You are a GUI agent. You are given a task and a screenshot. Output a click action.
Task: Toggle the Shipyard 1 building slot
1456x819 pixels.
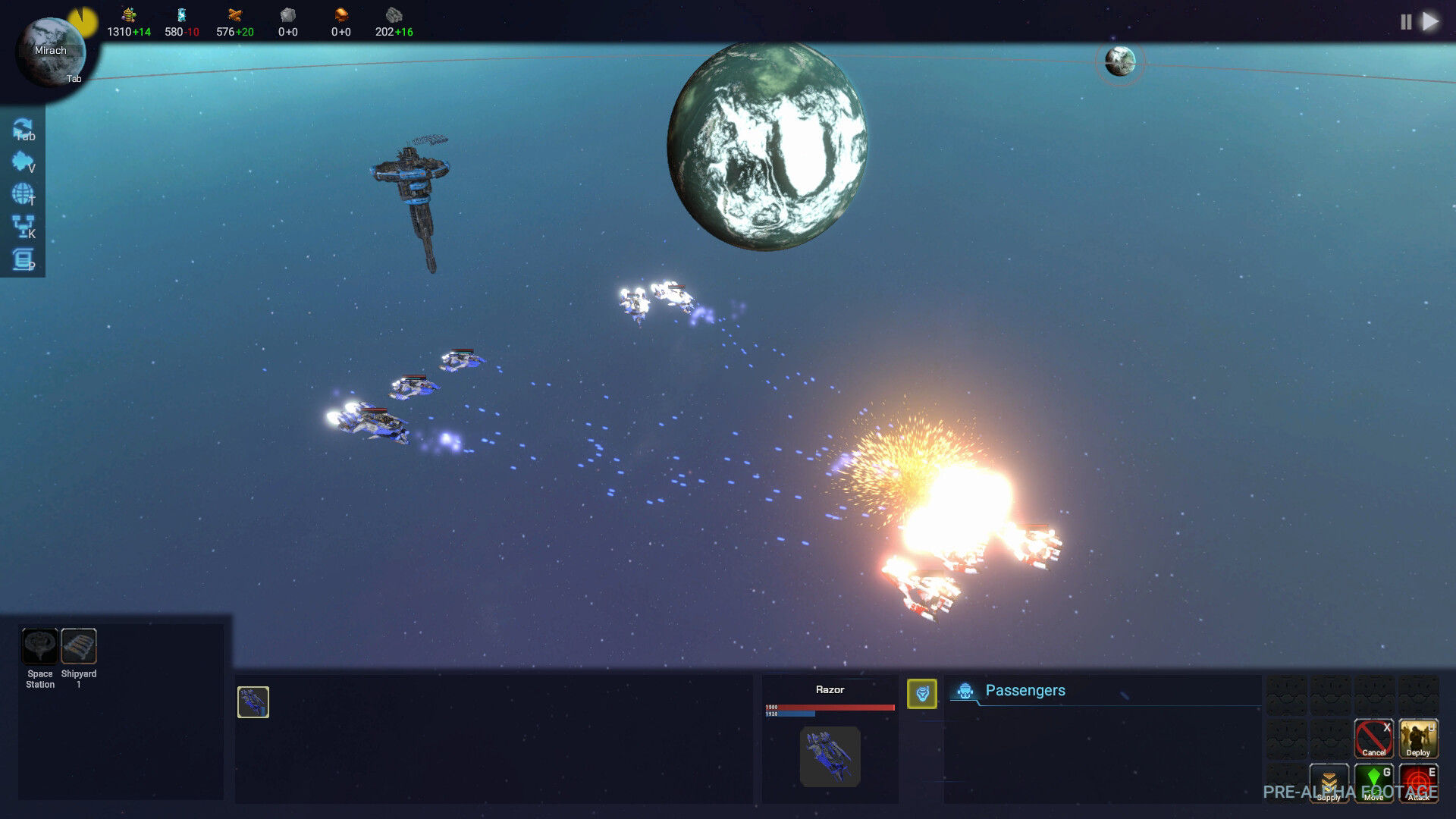click(79, 647)
